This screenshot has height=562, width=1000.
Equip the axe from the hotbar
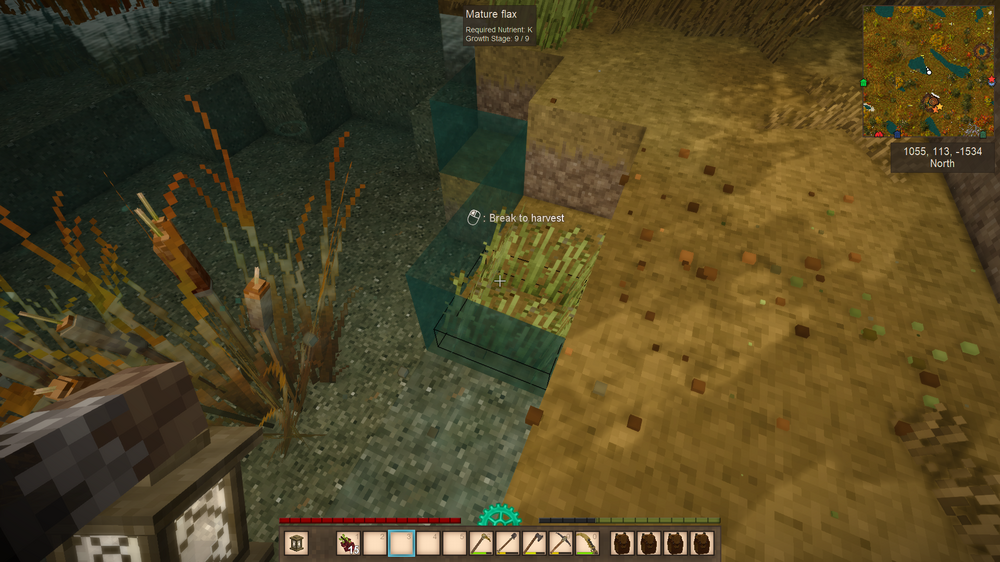(534, 543)
